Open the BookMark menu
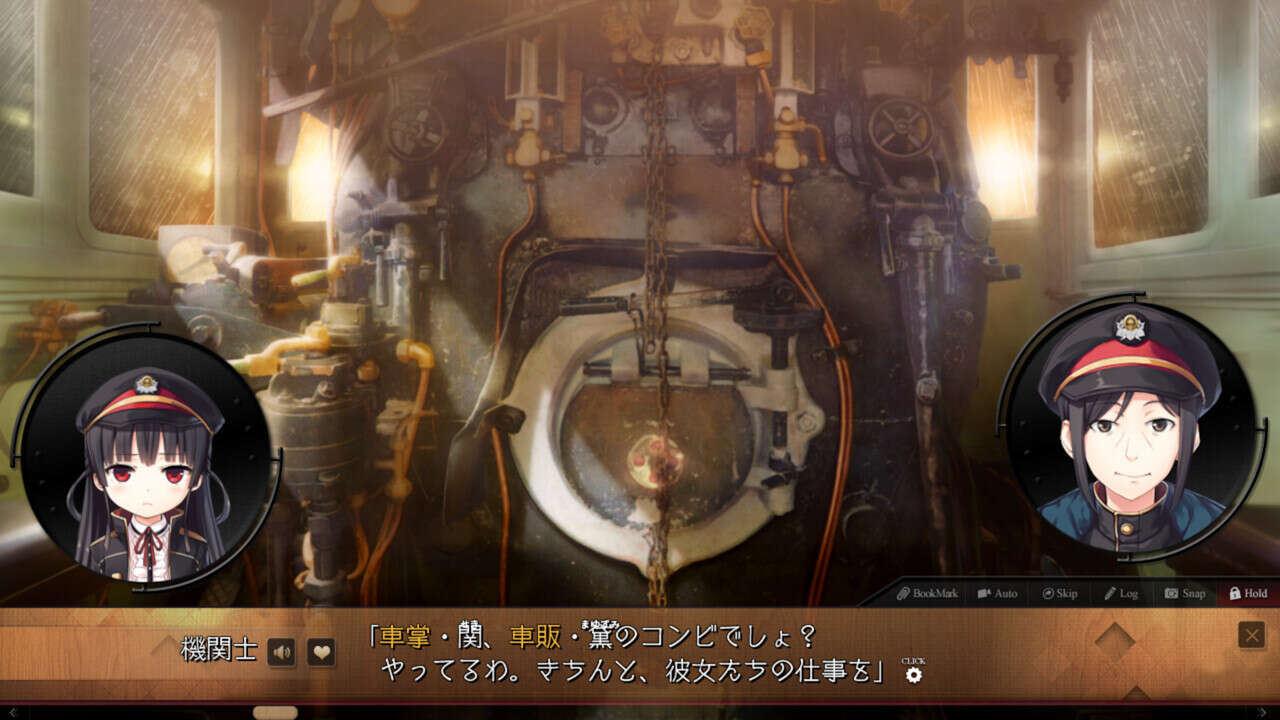Viewport: 1280px width, 720px height. point(927,593)
